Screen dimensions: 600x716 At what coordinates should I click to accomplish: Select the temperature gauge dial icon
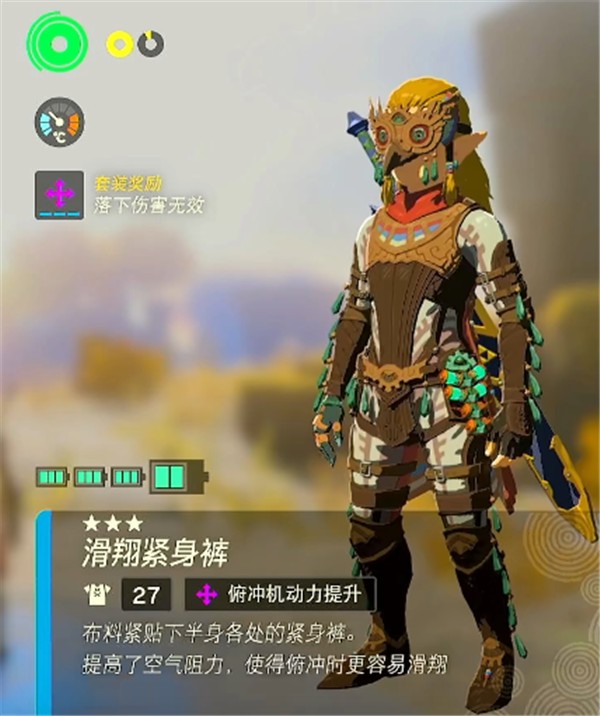(x=59, y=123)
